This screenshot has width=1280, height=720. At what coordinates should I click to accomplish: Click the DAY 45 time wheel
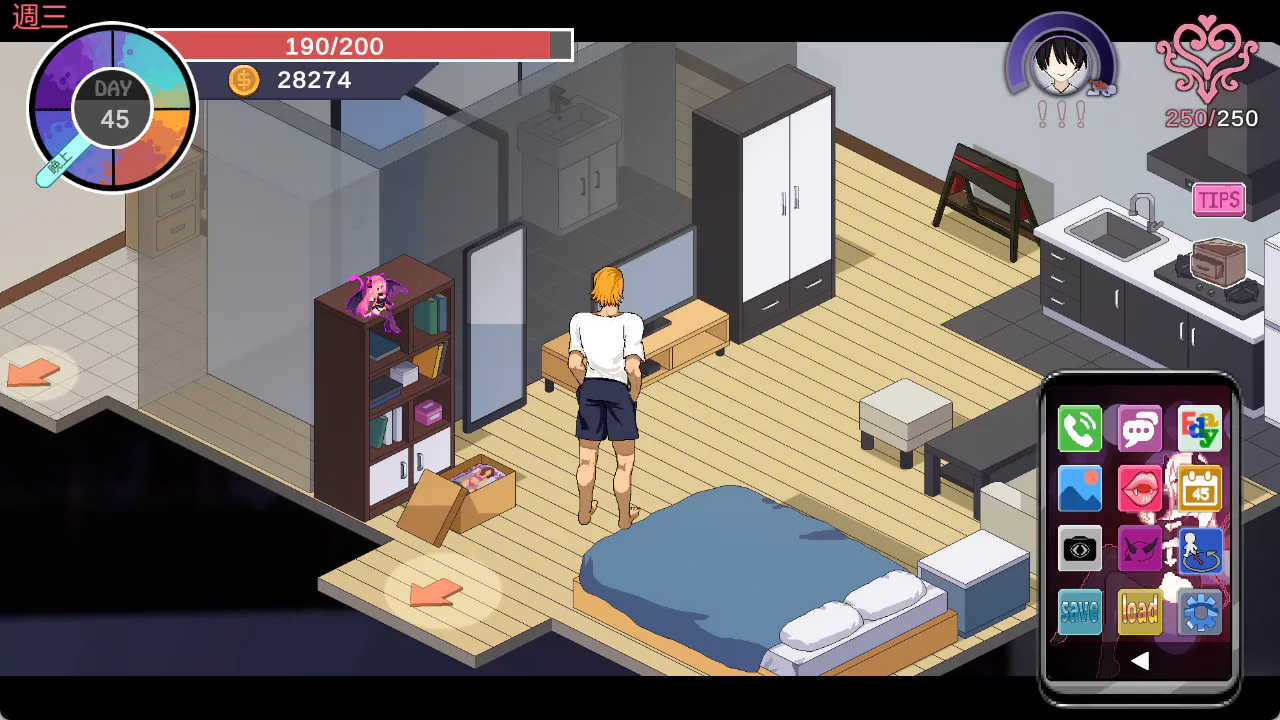click(113, 108)
